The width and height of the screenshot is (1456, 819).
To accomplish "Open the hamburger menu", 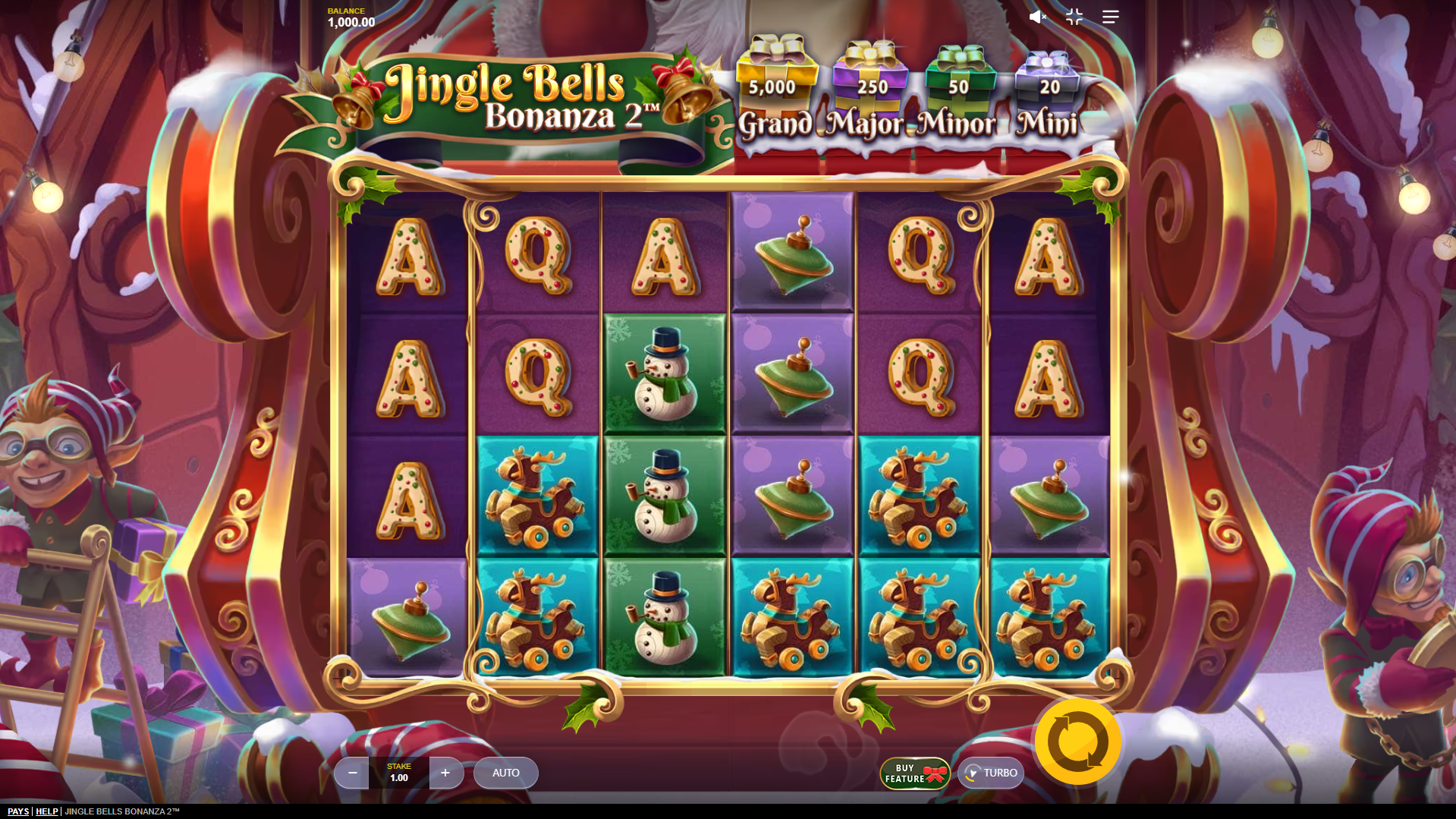I will (1110, 17).
